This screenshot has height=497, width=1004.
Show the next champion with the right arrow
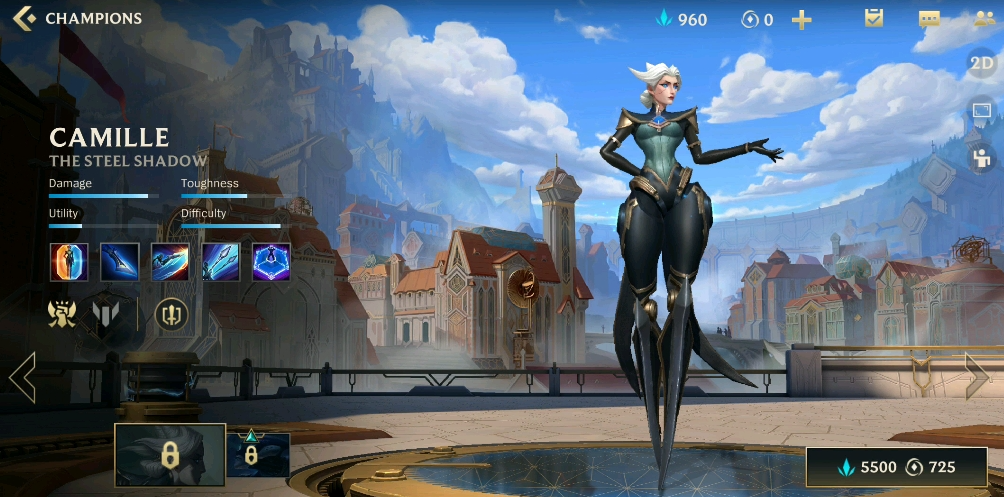(x=977, y=377)
